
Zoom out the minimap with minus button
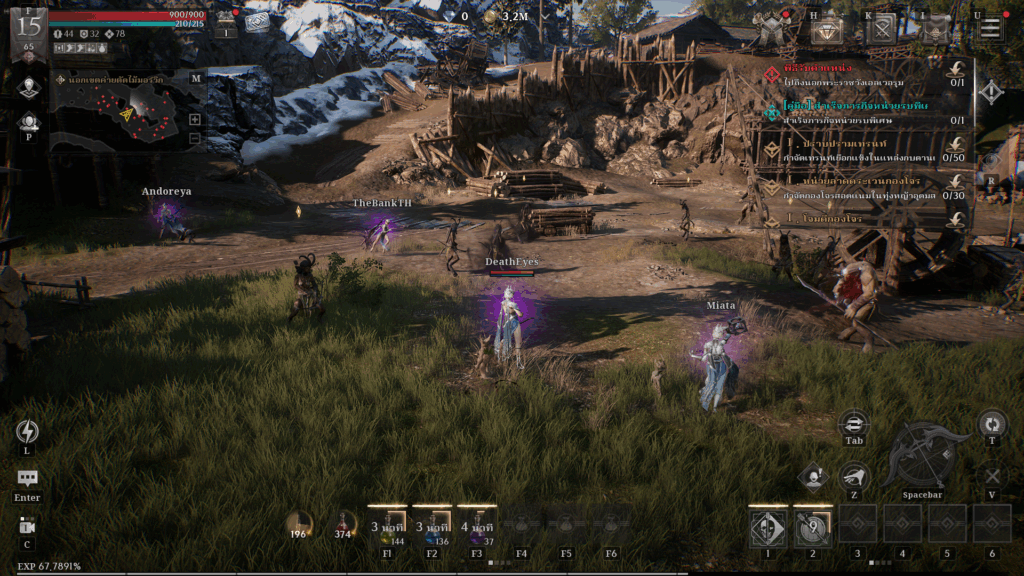click(195, 138)
